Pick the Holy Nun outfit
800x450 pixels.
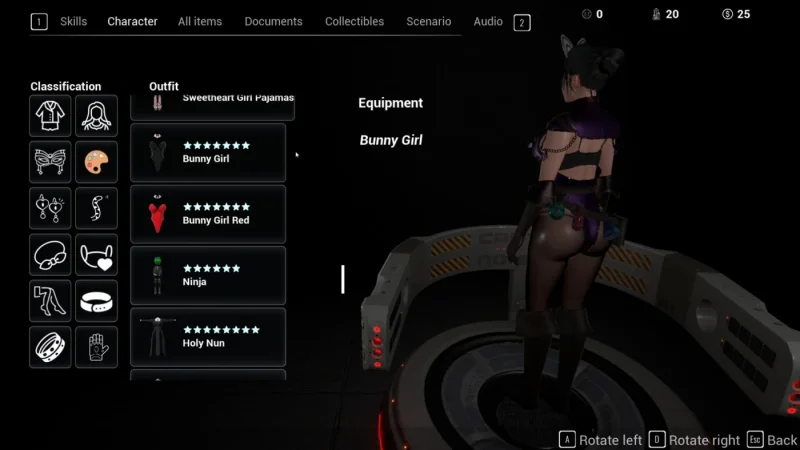tap(208, 337)
